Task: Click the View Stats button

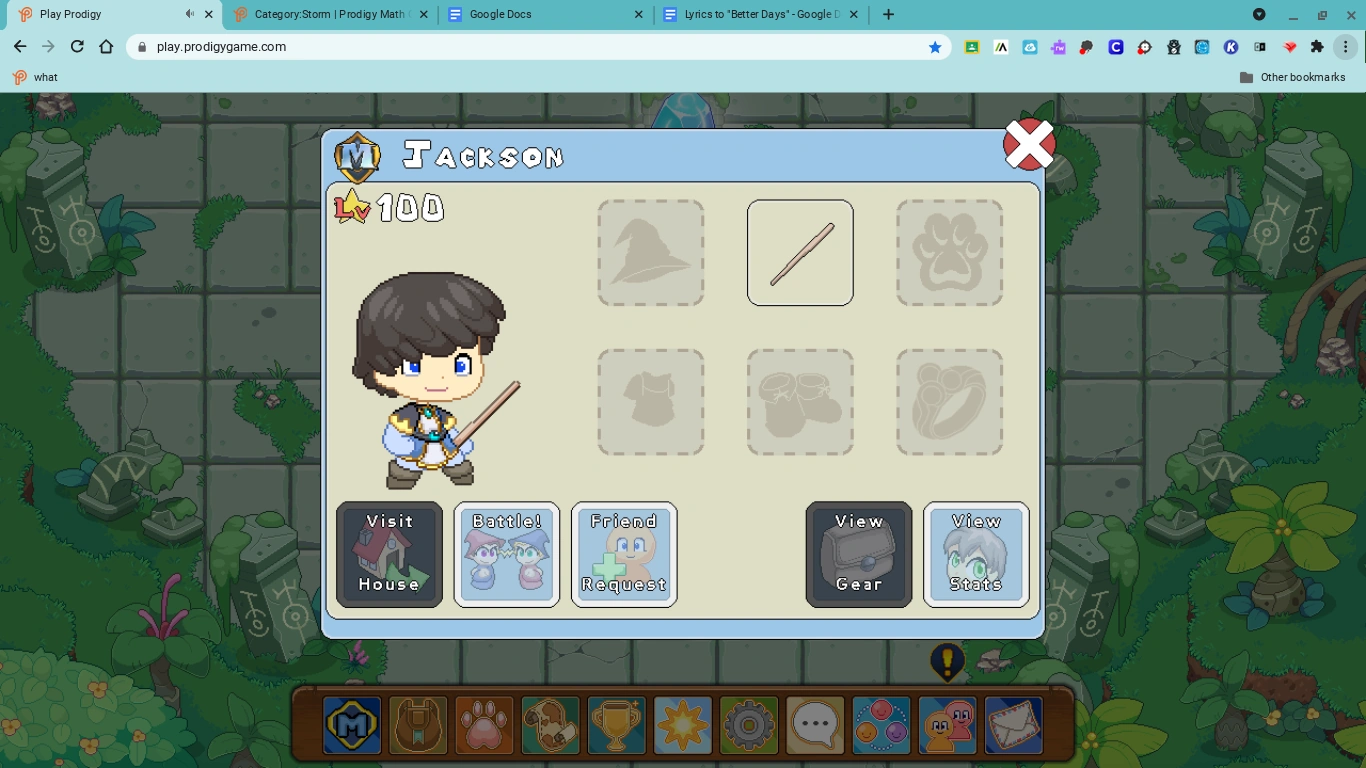Action: (x=976, y=554)
